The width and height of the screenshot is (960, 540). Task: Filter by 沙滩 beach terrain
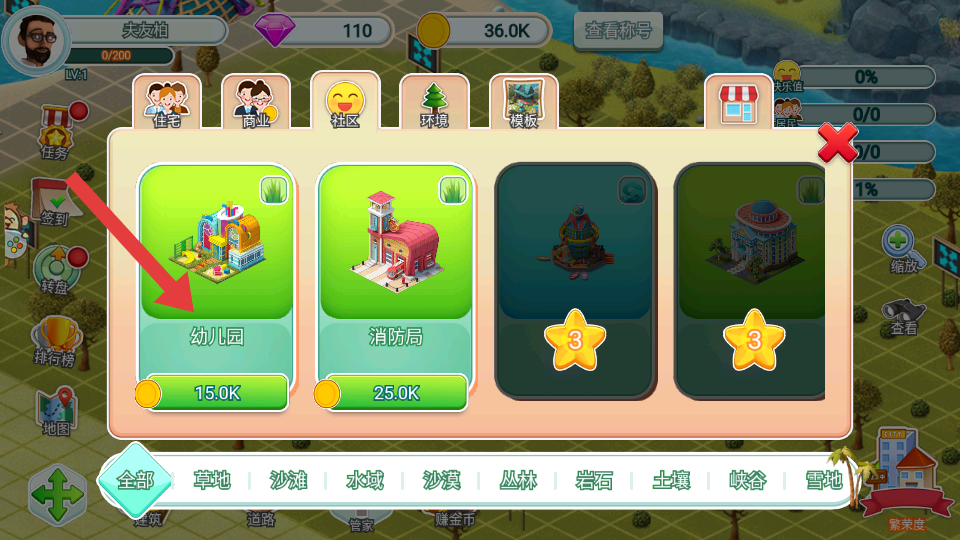pyautogui.click(x=288, y=481)
